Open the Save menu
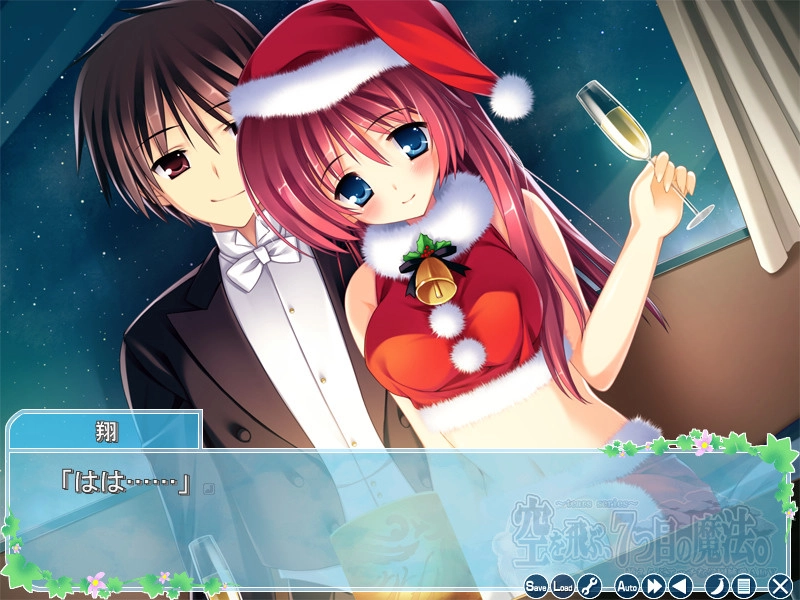Viewport: 800px width, 600px height. (x=536, y=586)
